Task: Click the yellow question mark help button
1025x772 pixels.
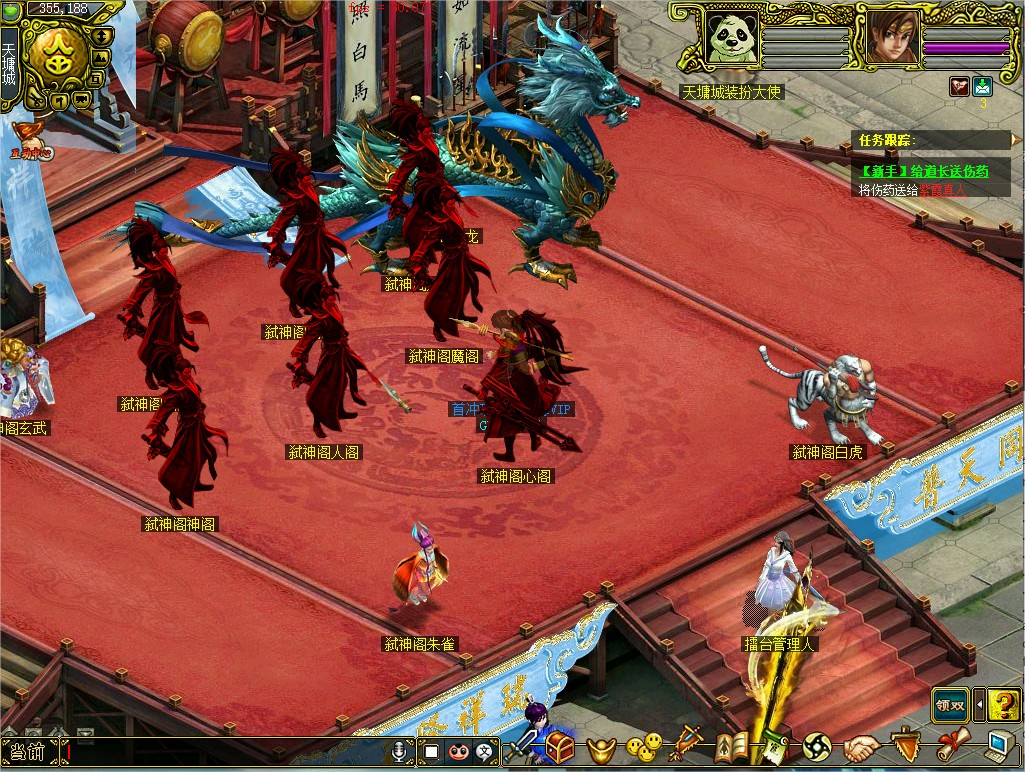Action: [1003, 705]
